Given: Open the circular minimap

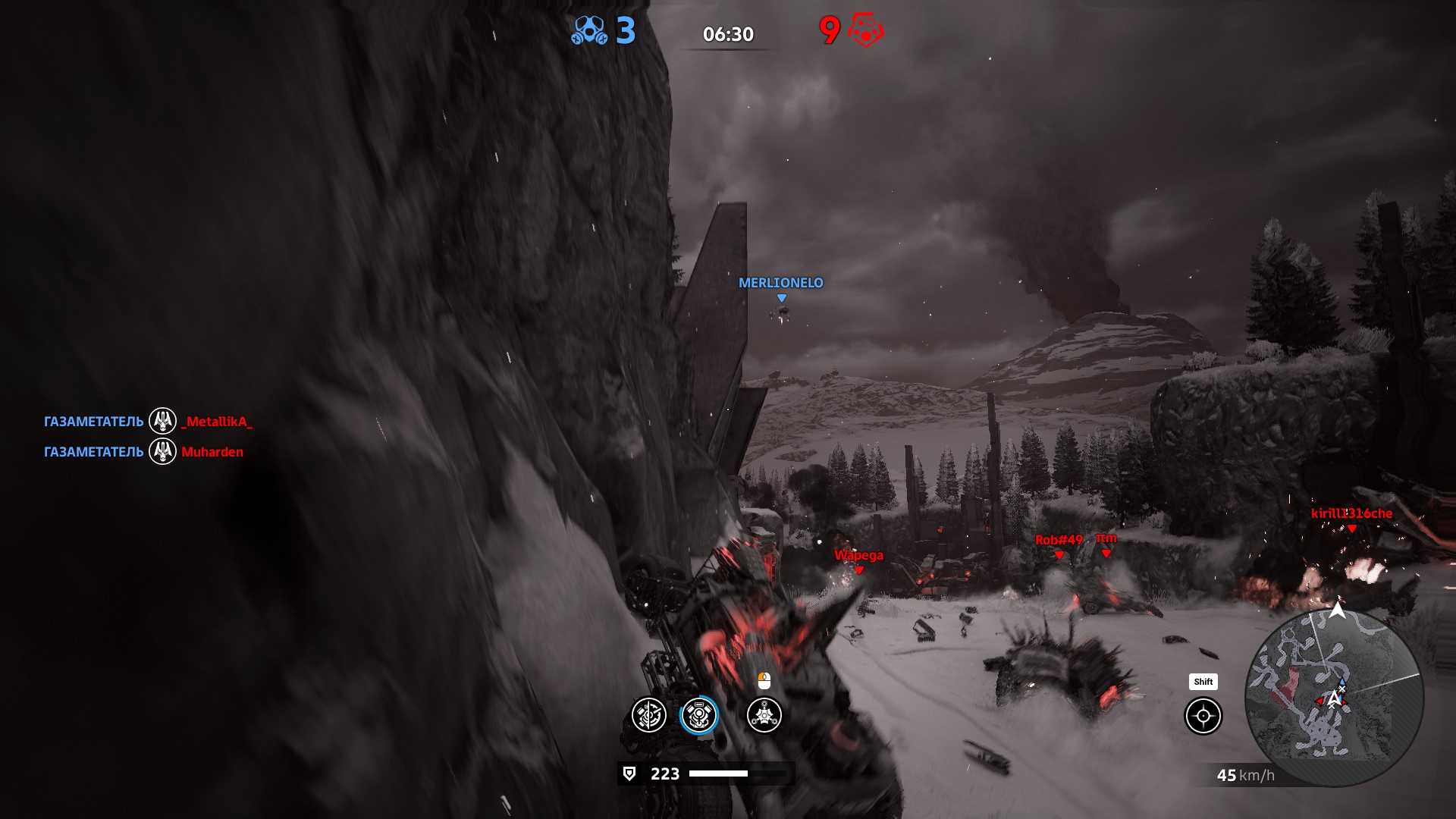Looking at the screenshot, I should (1334, 698).
